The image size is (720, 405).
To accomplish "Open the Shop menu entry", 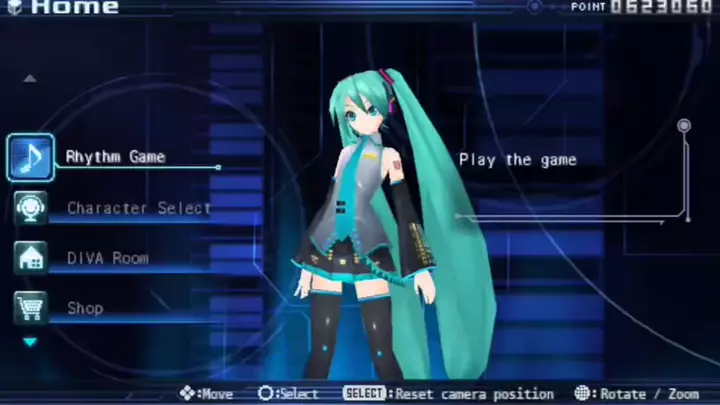I will (x=85, y=308).
